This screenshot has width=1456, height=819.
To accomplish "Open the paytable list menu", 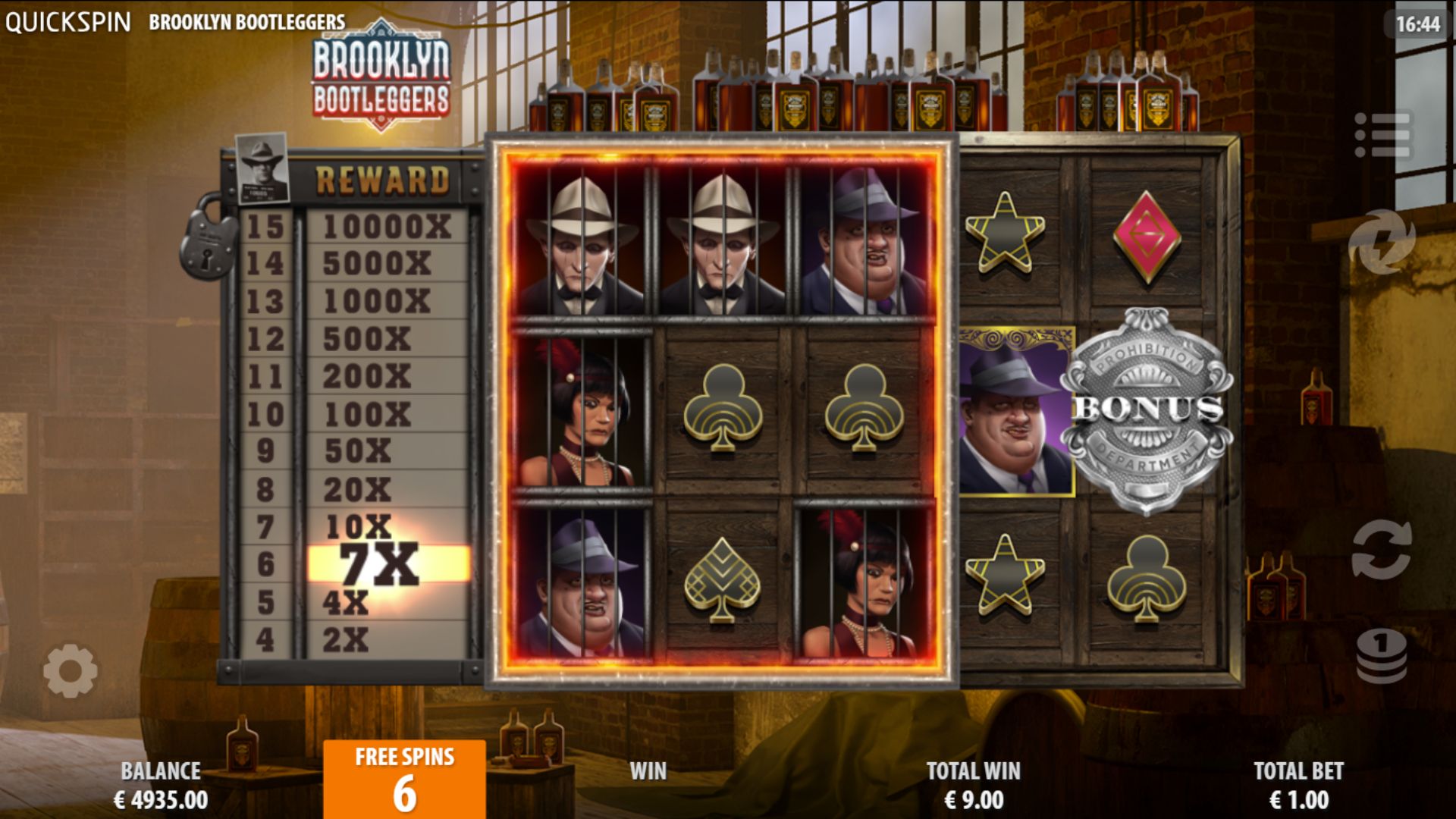I will pos(1382,136).
